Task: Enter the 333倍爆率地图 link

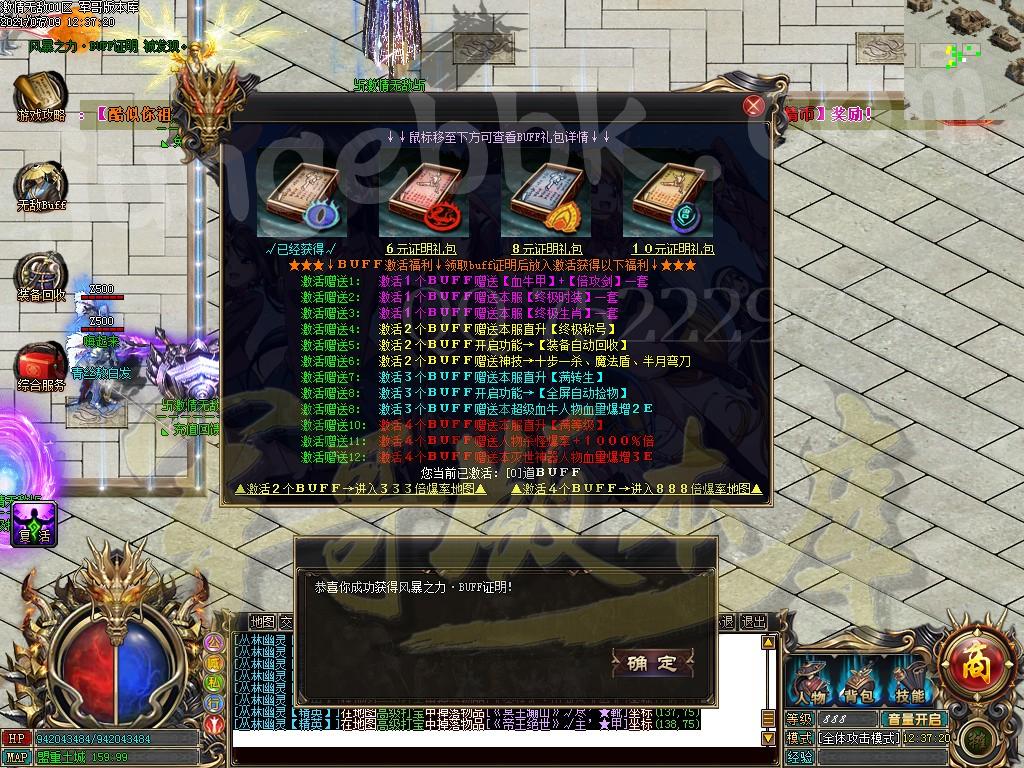Action: coord(360,489)
